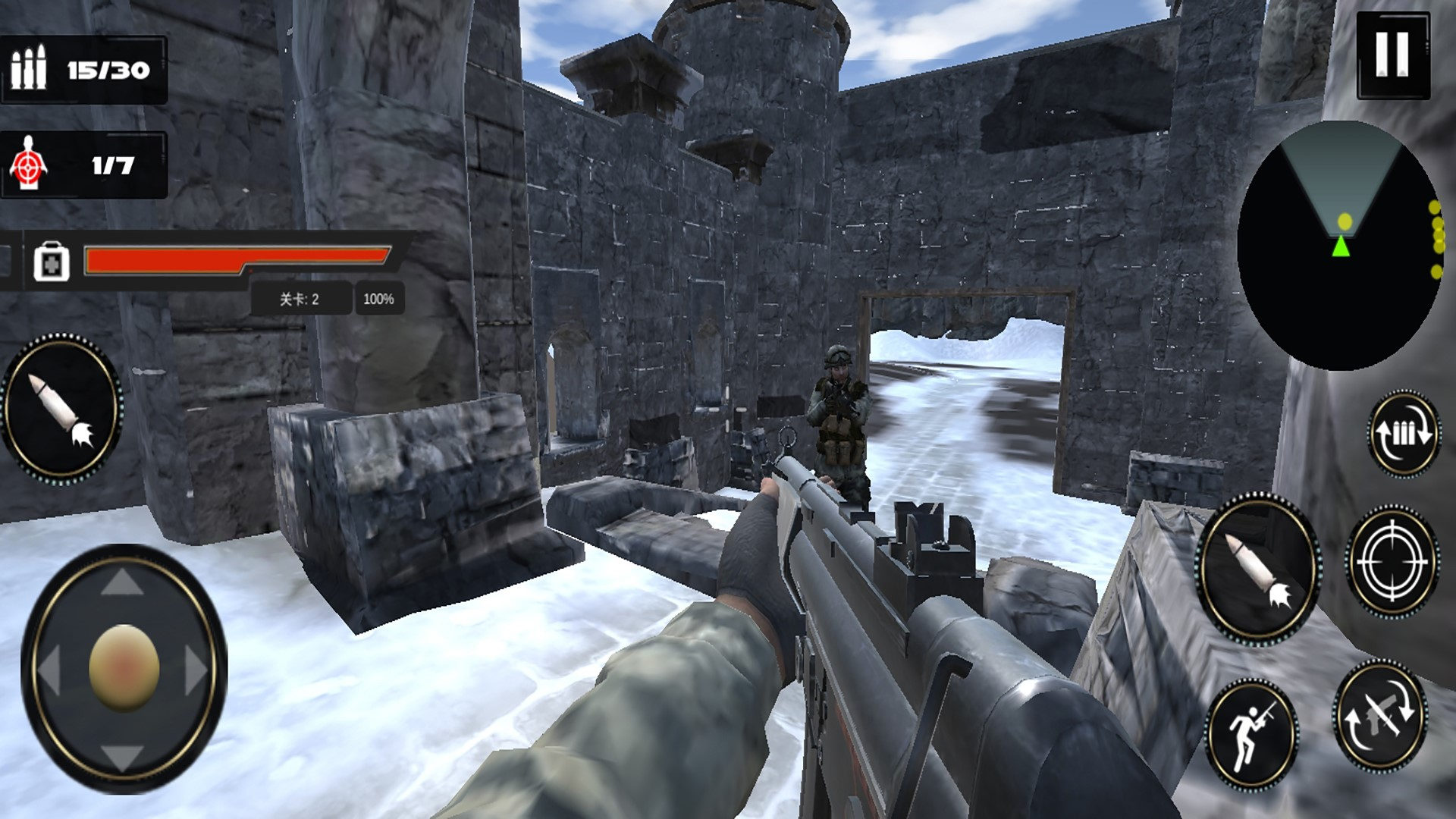Click the joystick's right arrow
The height and width of the screenshot is (819, 1456).
pyautogui.click(x=195, y=670)
